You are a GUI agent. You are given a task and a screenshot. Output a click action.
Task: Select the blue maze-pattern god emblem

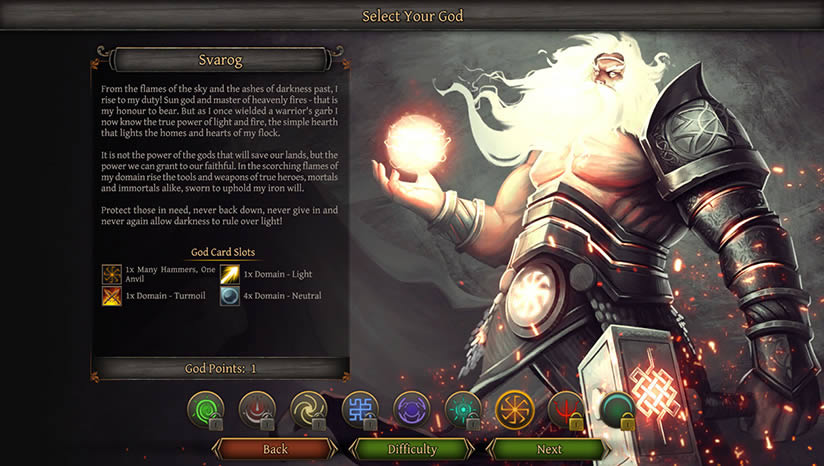(x=360, y=409)
